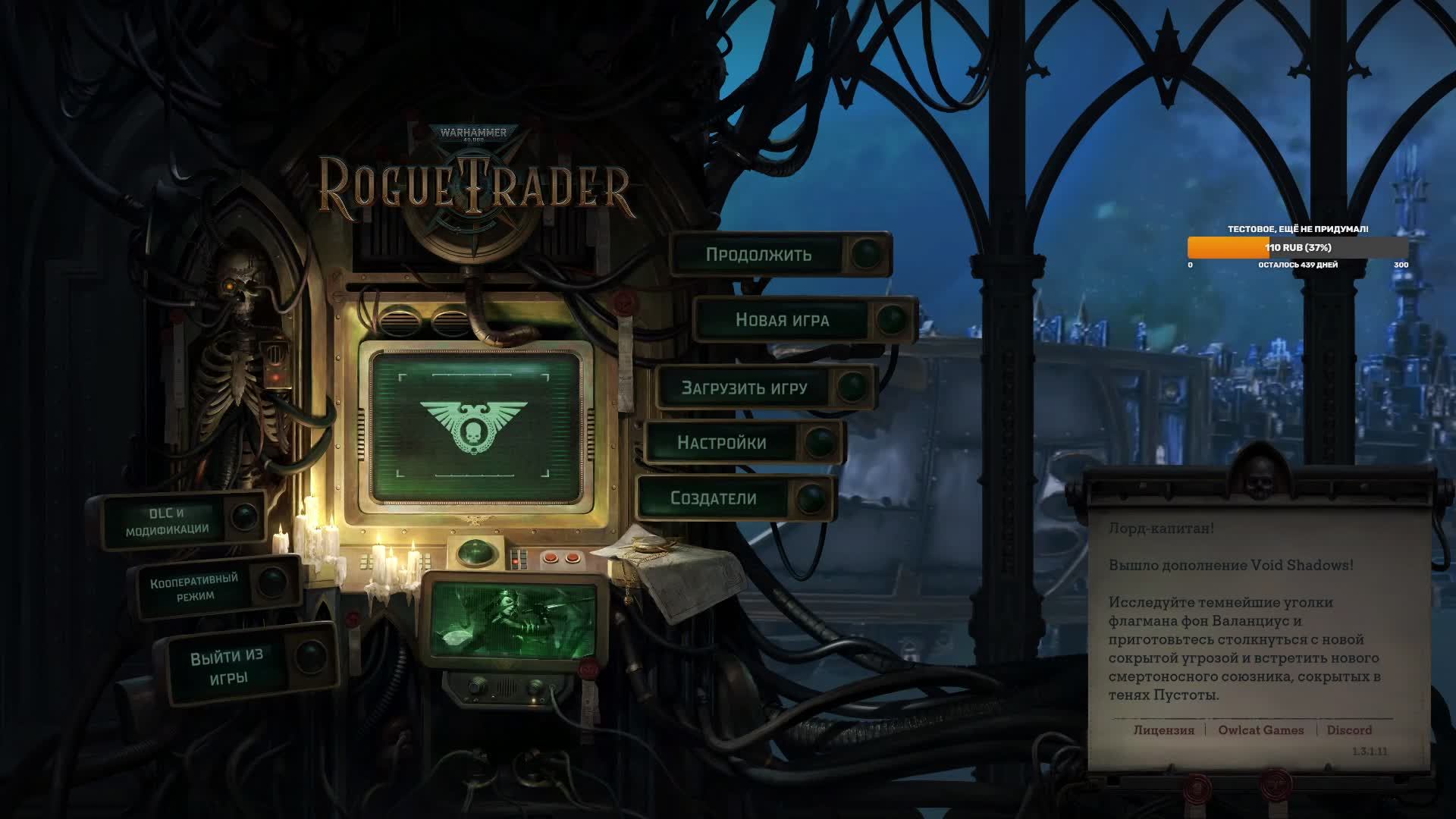The width and height of the screenshot is (1456, 819).
Task: Select Настройки from the main menu
Action: [722, 442]
